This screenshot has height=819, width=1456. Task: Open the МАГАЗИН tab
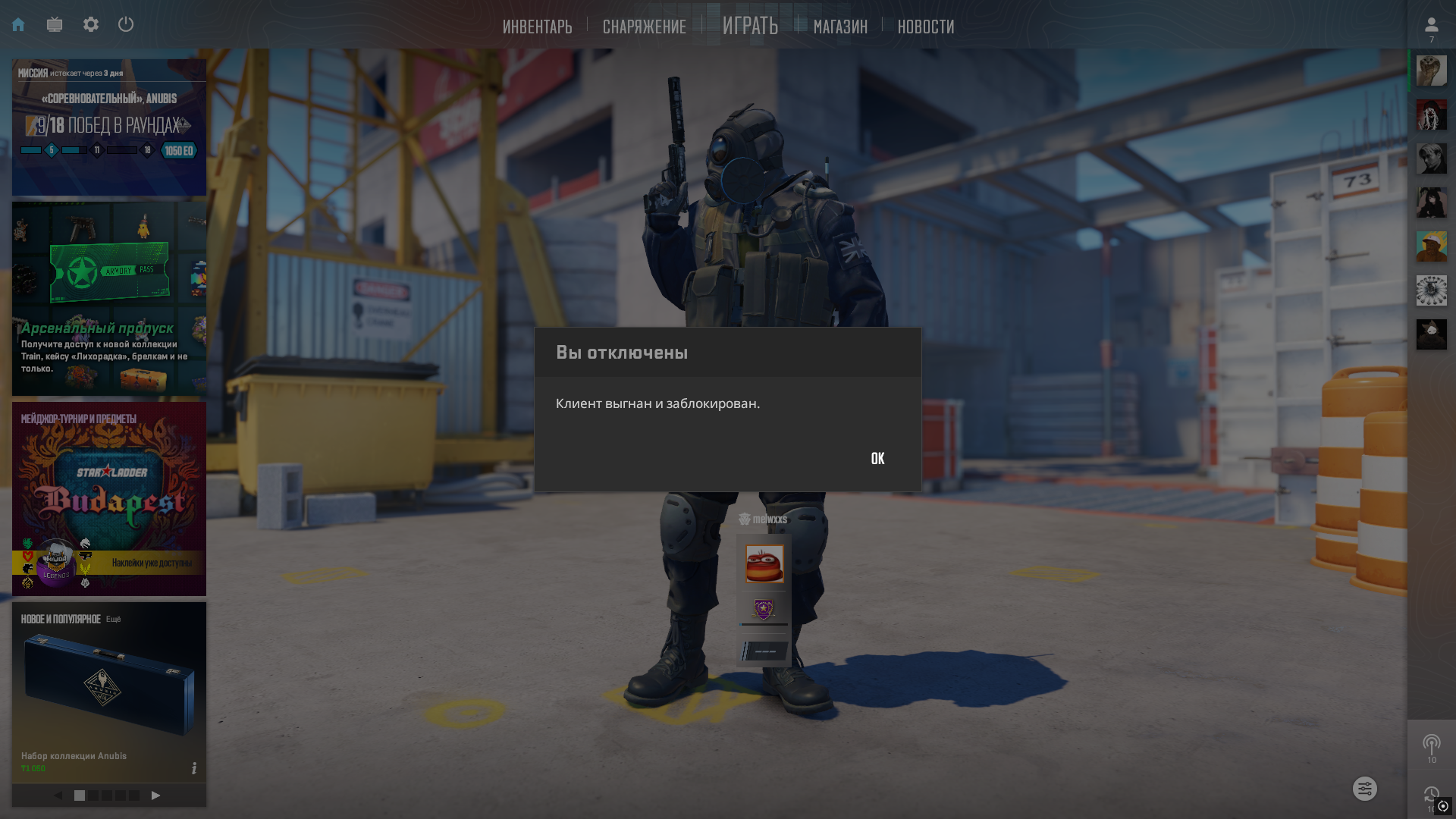(840, 27)
